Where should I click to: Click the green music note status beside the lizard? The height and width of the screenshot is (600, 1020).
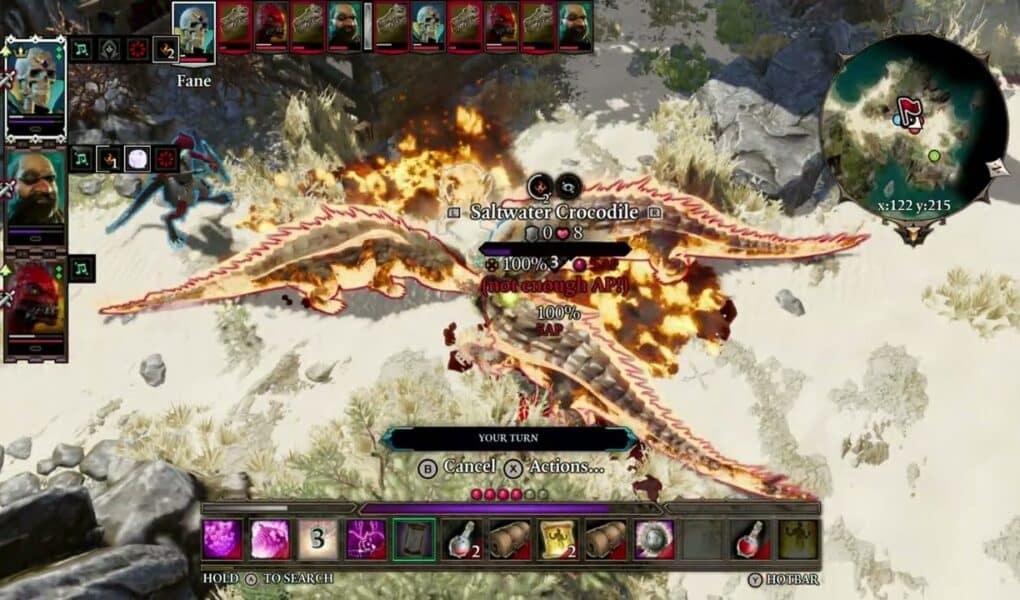tap(82, 268)
